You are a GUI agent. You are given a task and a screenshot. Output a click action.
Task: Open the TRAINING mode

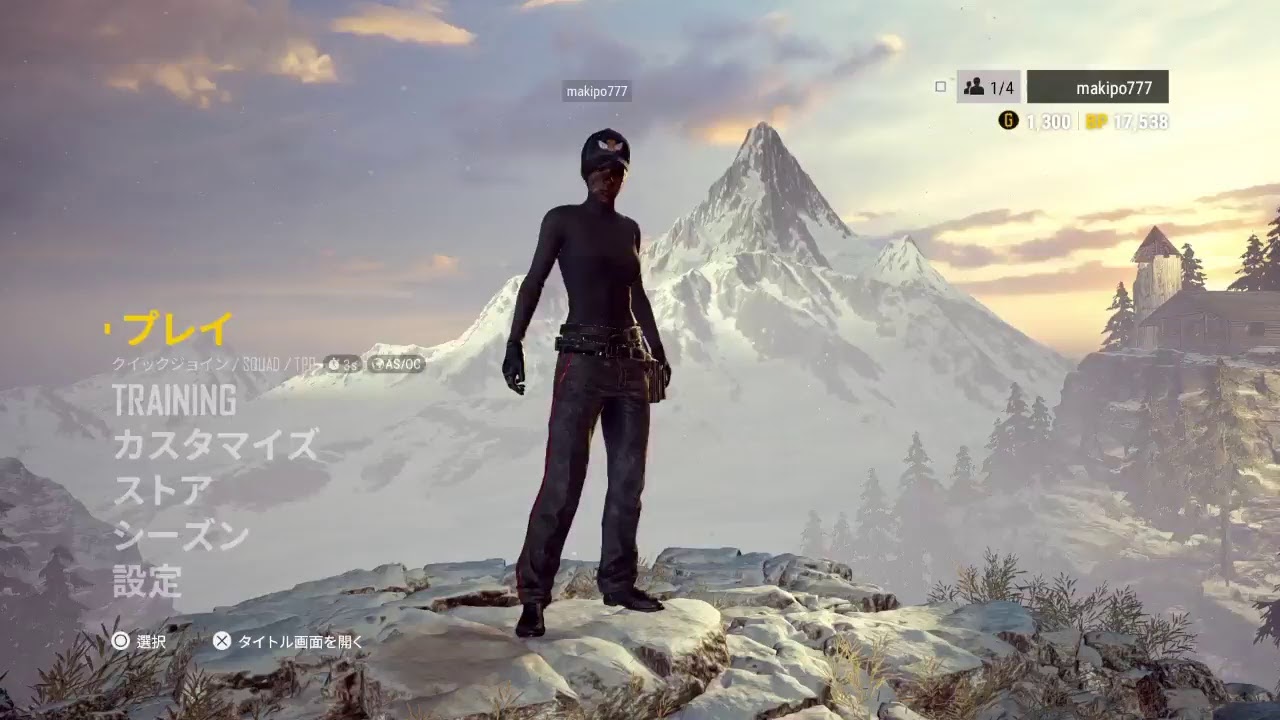(174, 400)
